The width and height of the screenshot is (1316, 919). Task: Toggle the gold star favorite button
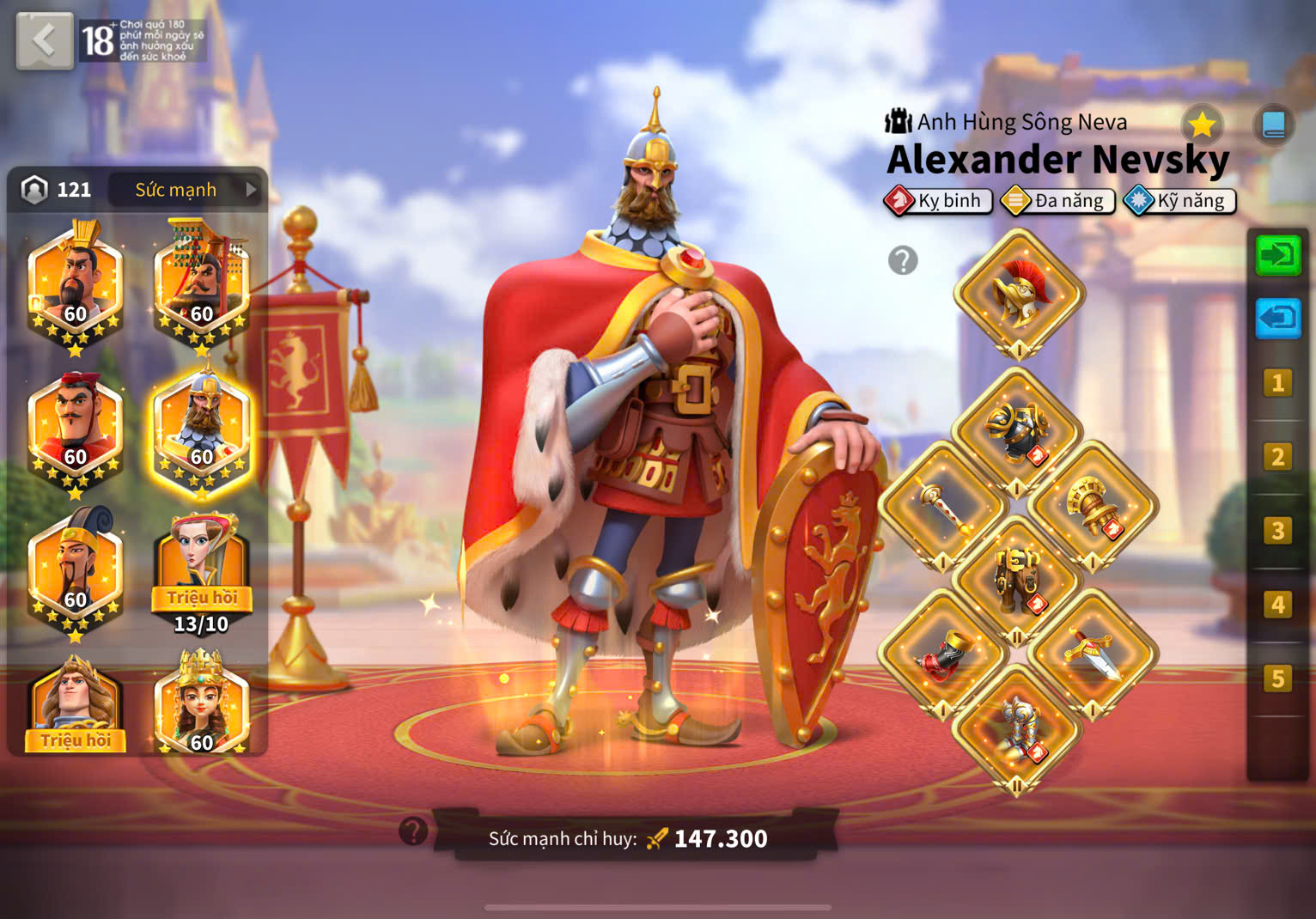click(x=1202, y=125)
